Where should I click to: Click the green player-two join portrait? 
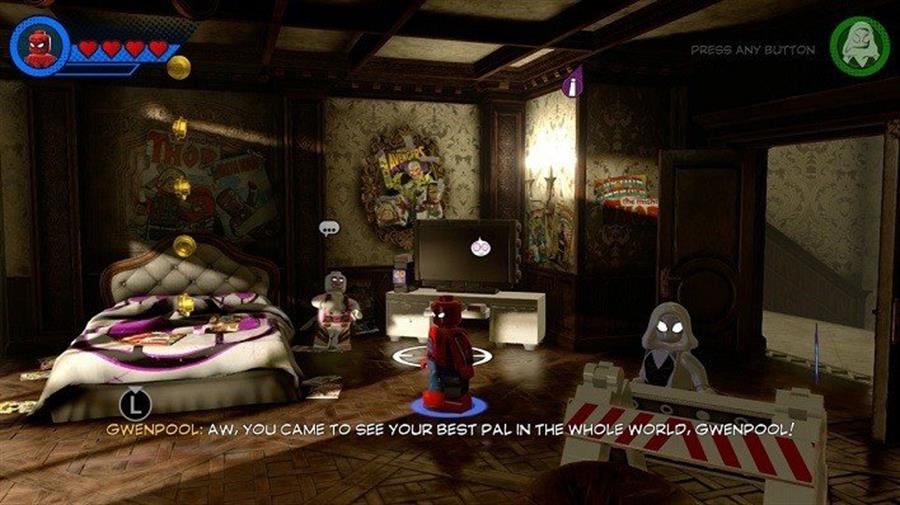tap(858, 47)
